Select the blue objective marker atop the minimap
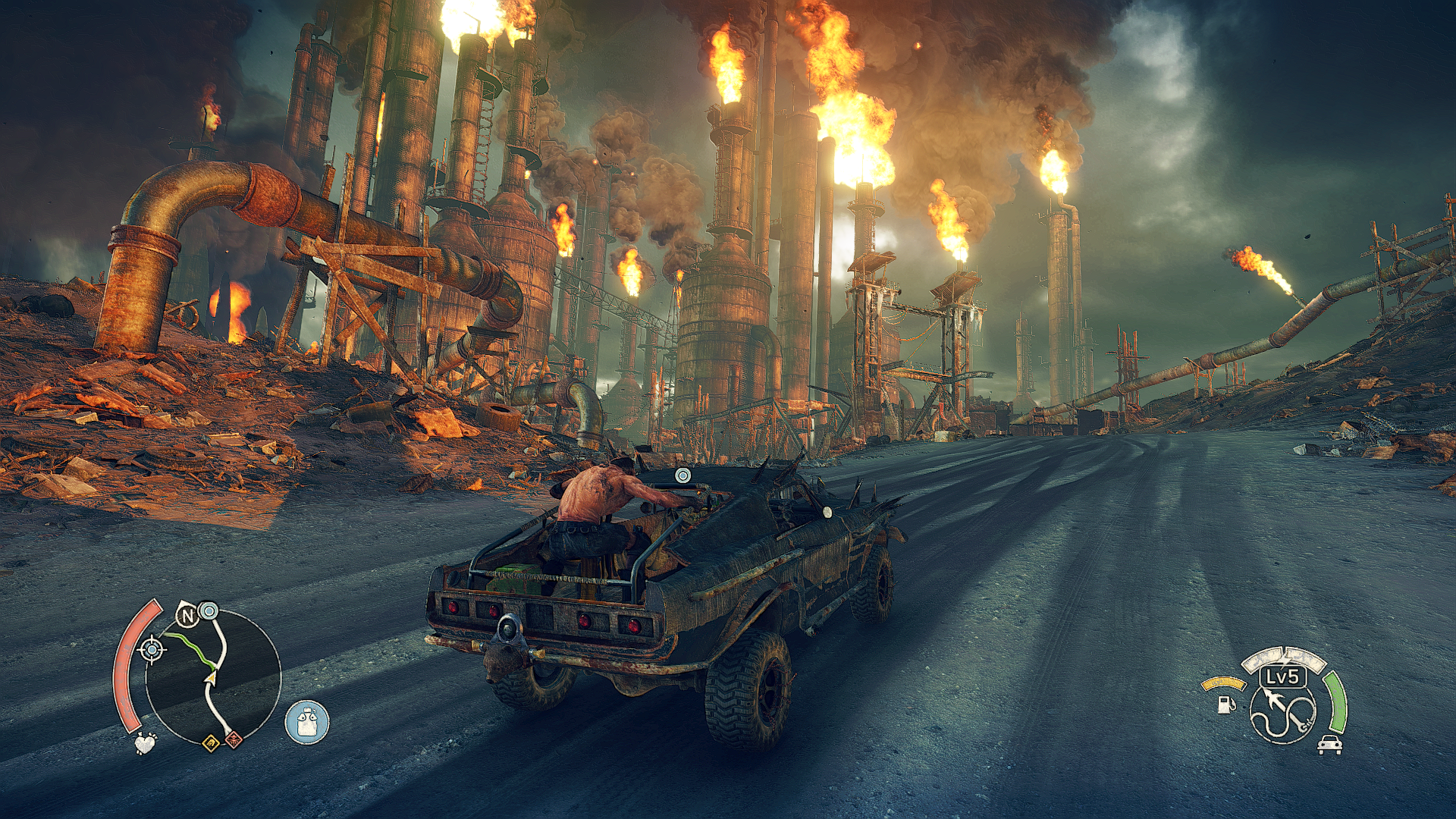 pyautogui.click(x=209, y=610)
